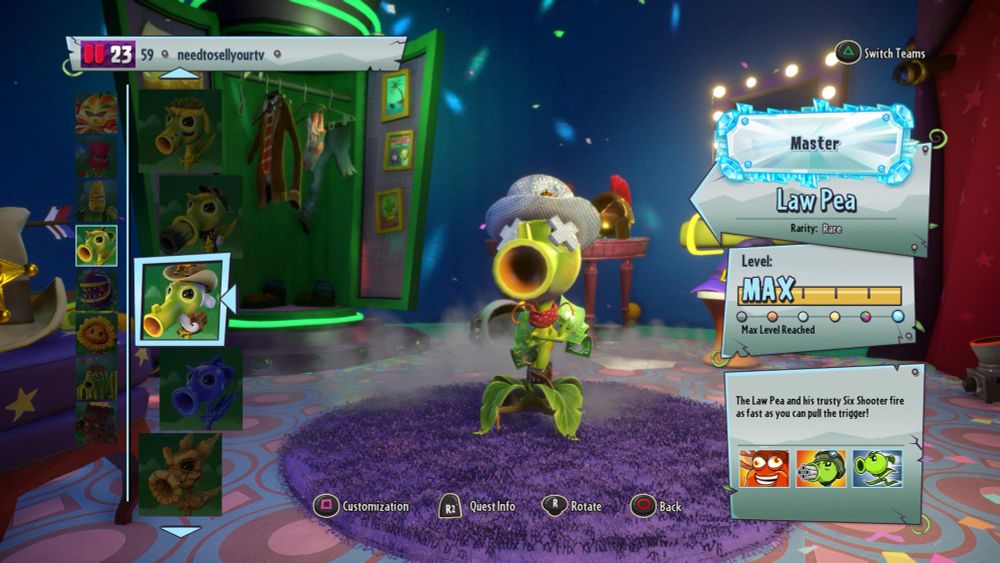Switch to the Chomper class icon
The width and height of the screenshot is (1000, 563).
pos(96,290)
